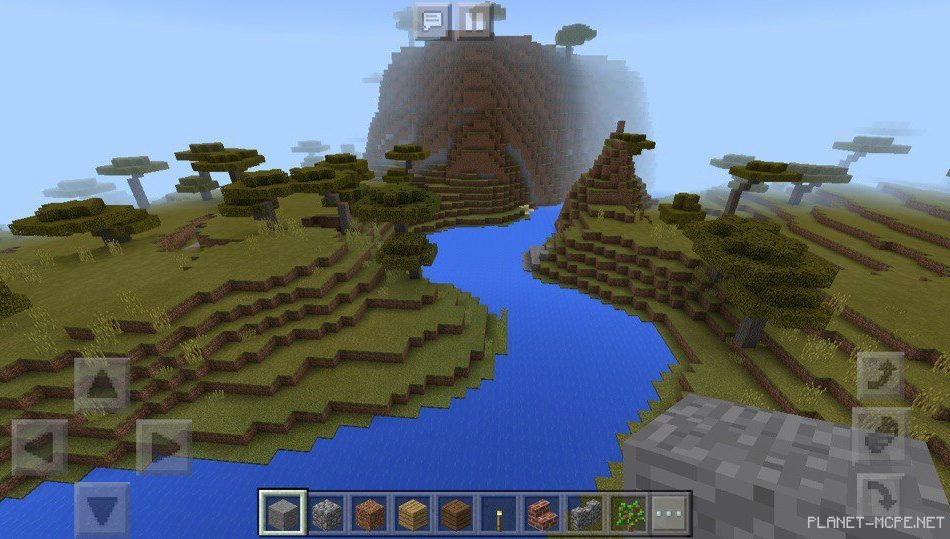
Task: Tap the move forward arrow
Action: point(102,385)
